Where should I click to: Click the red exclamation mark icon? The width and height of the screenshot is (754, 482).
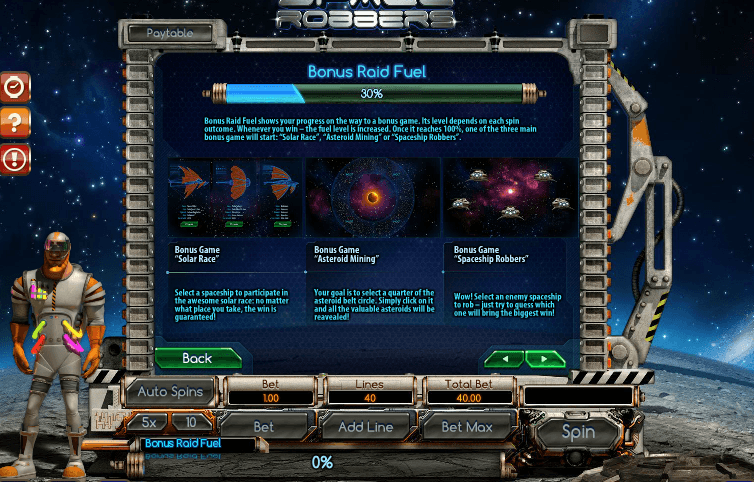pyautogui.click(x=15, y=158)
